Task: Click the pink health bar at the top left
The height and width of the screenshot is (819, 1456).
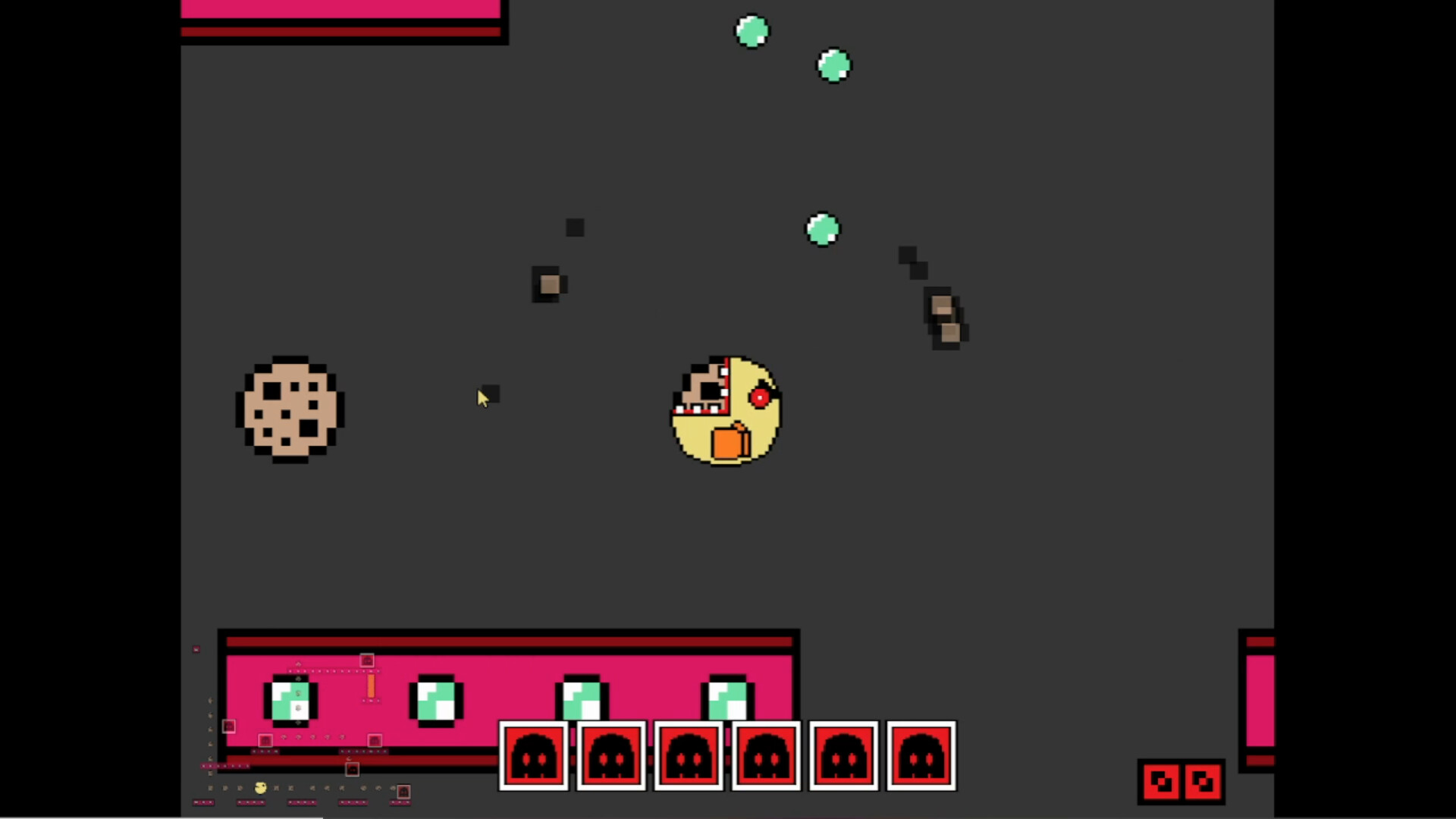Action: [340, 9]
